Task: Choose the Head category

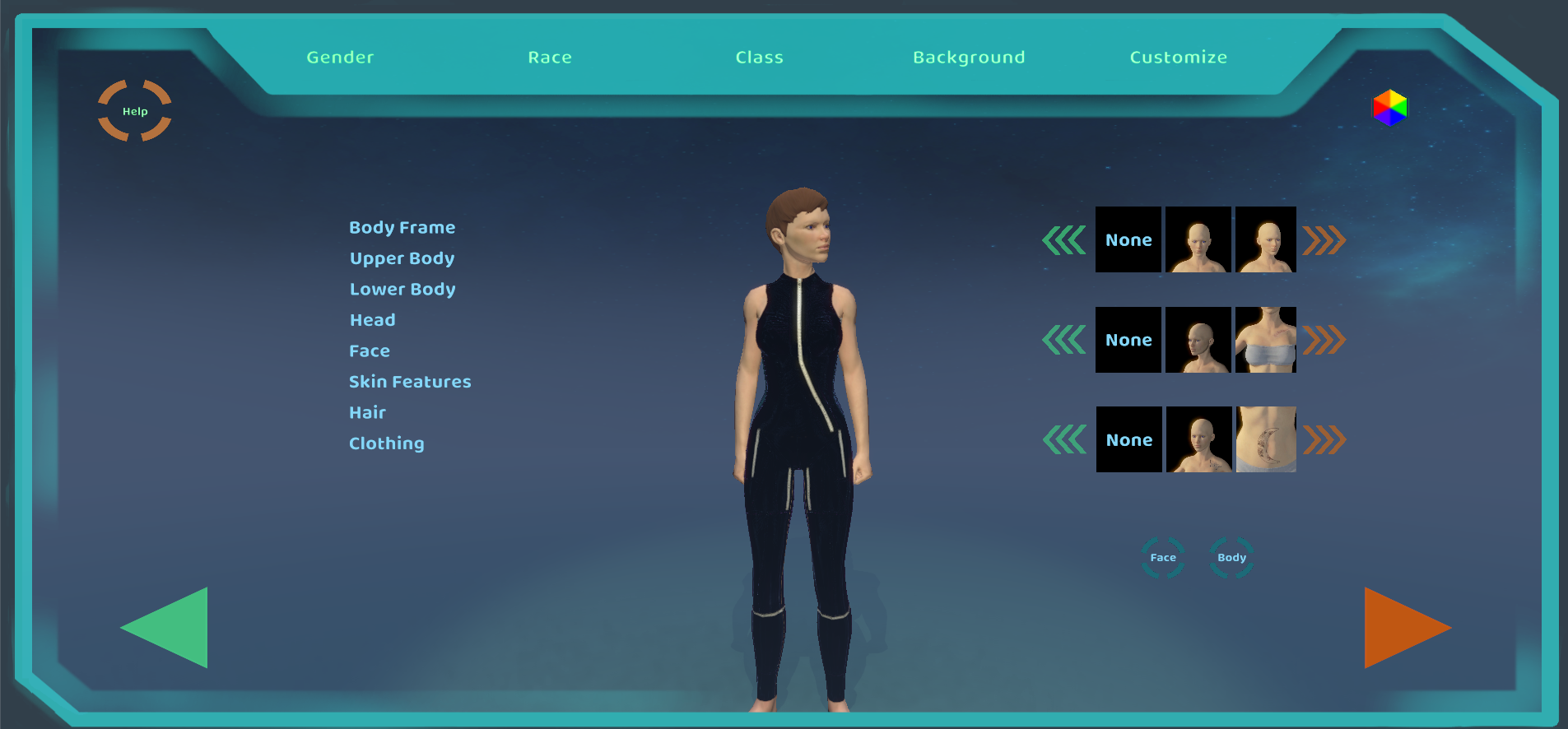Action: pyautogui.click(x=372, y=320)
